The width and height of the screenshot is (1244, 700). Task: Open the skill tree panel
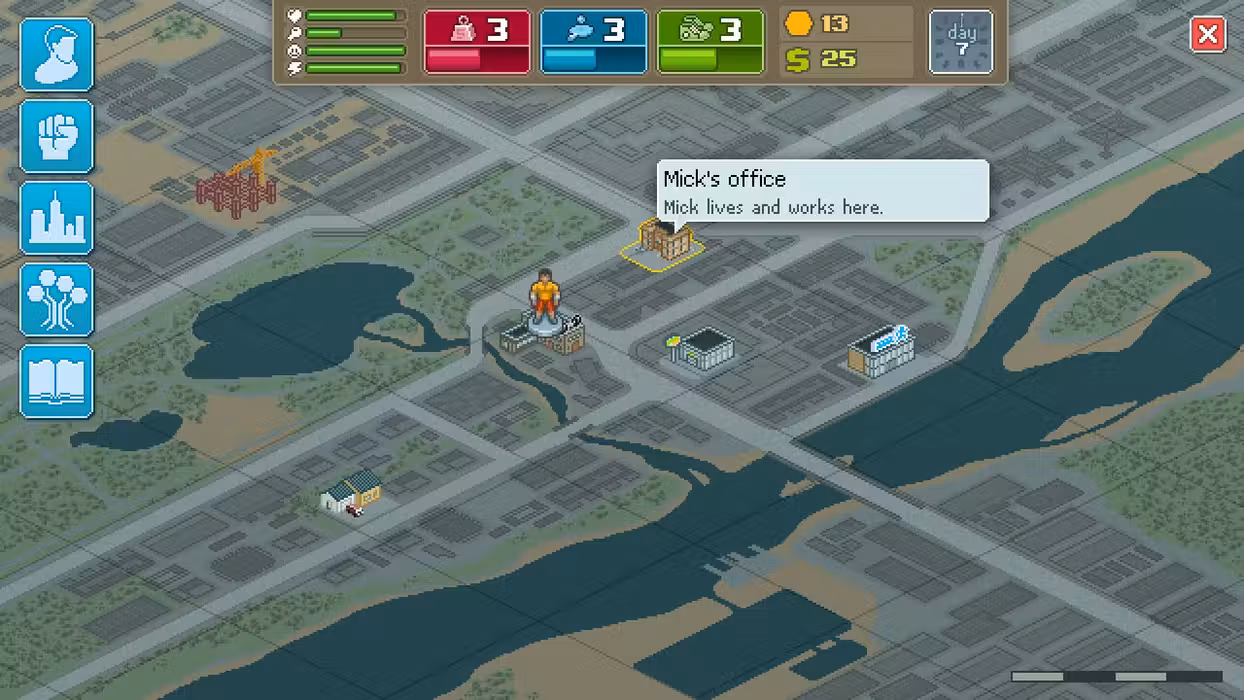[x=57, y=299]
